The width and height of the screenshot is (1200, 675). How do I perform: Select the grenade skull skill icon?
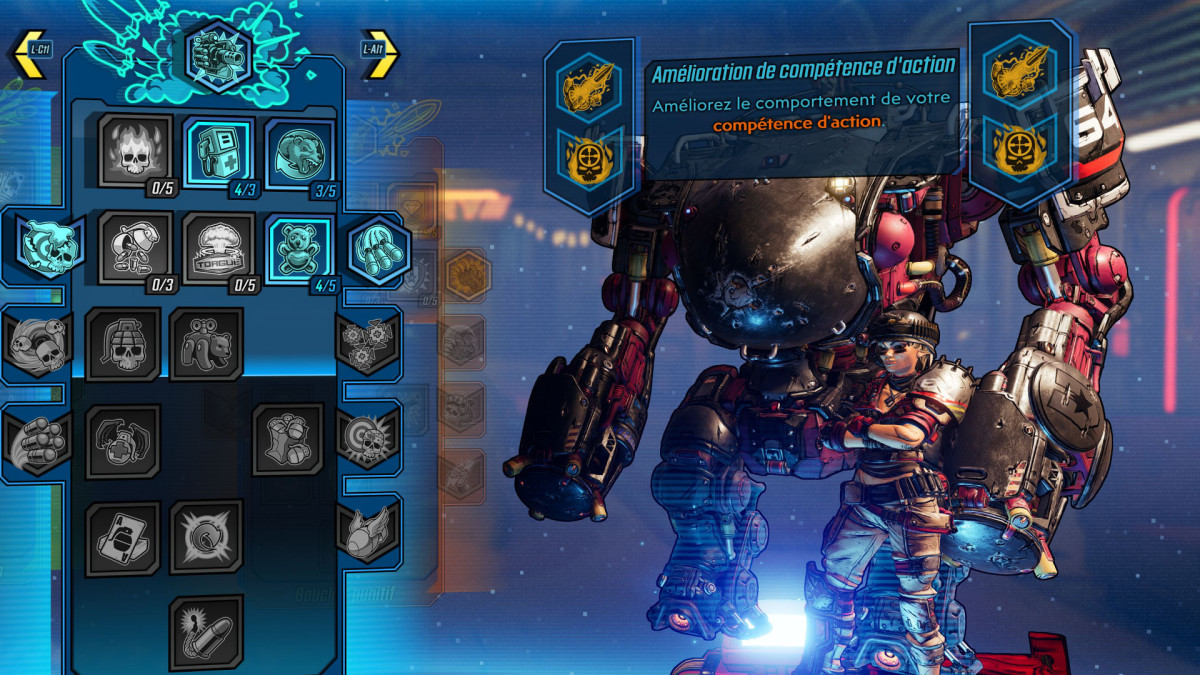(x=123, y=345)
